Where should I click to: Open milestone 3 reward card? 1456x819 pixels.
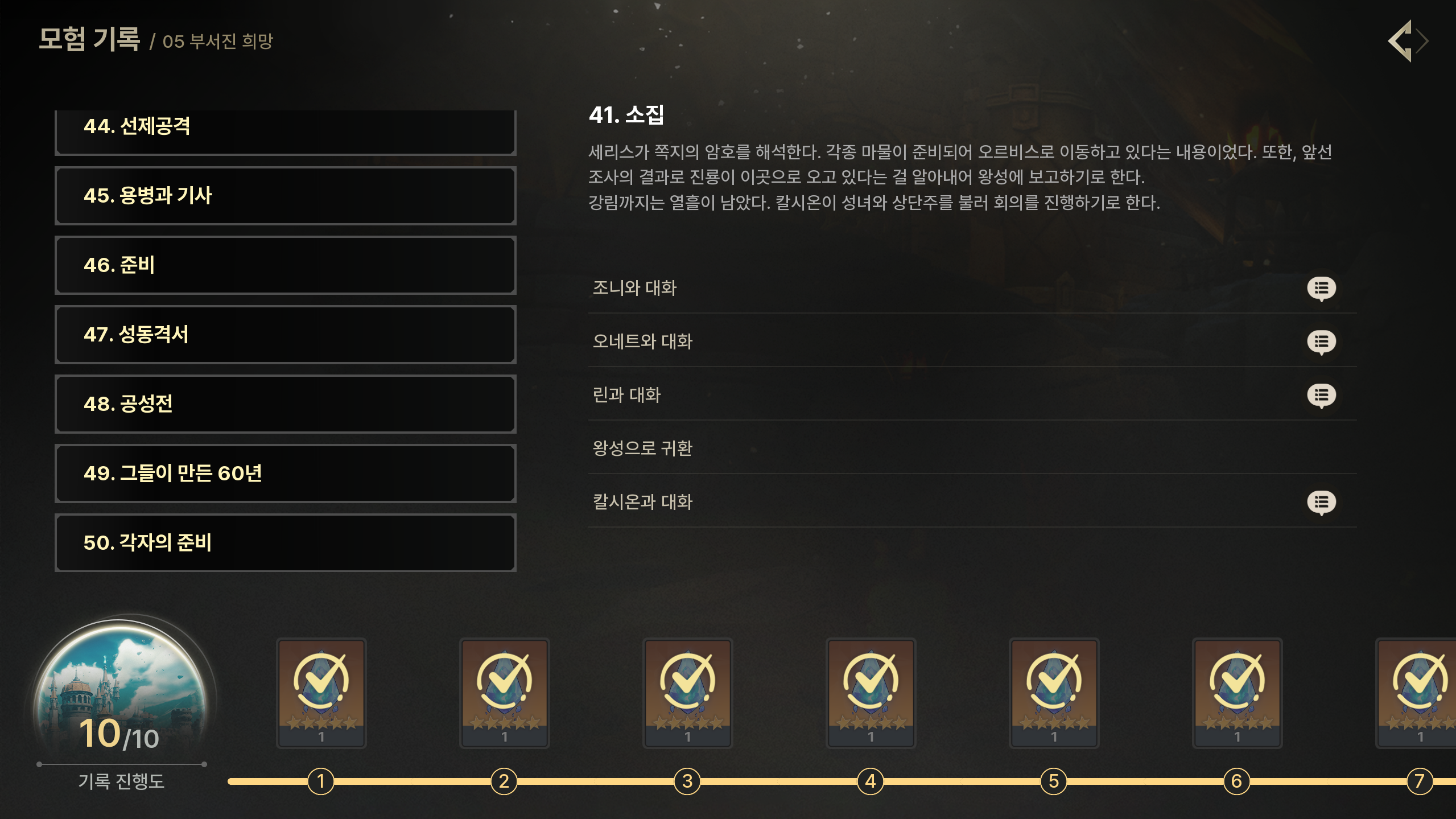(x=688, y=692)
